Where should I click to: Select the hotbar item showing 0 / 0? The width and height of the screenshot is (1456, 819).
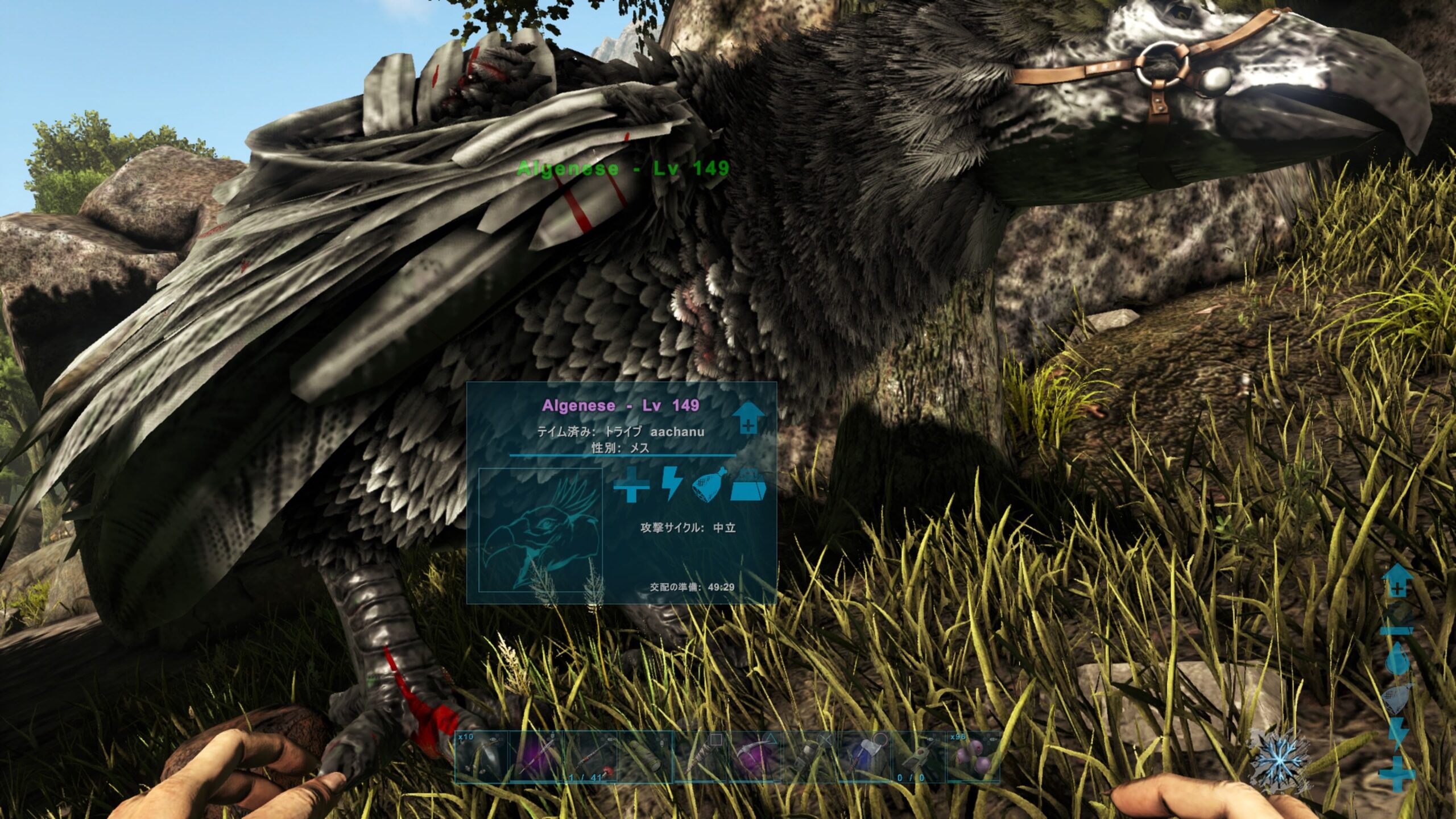(919, 756)
